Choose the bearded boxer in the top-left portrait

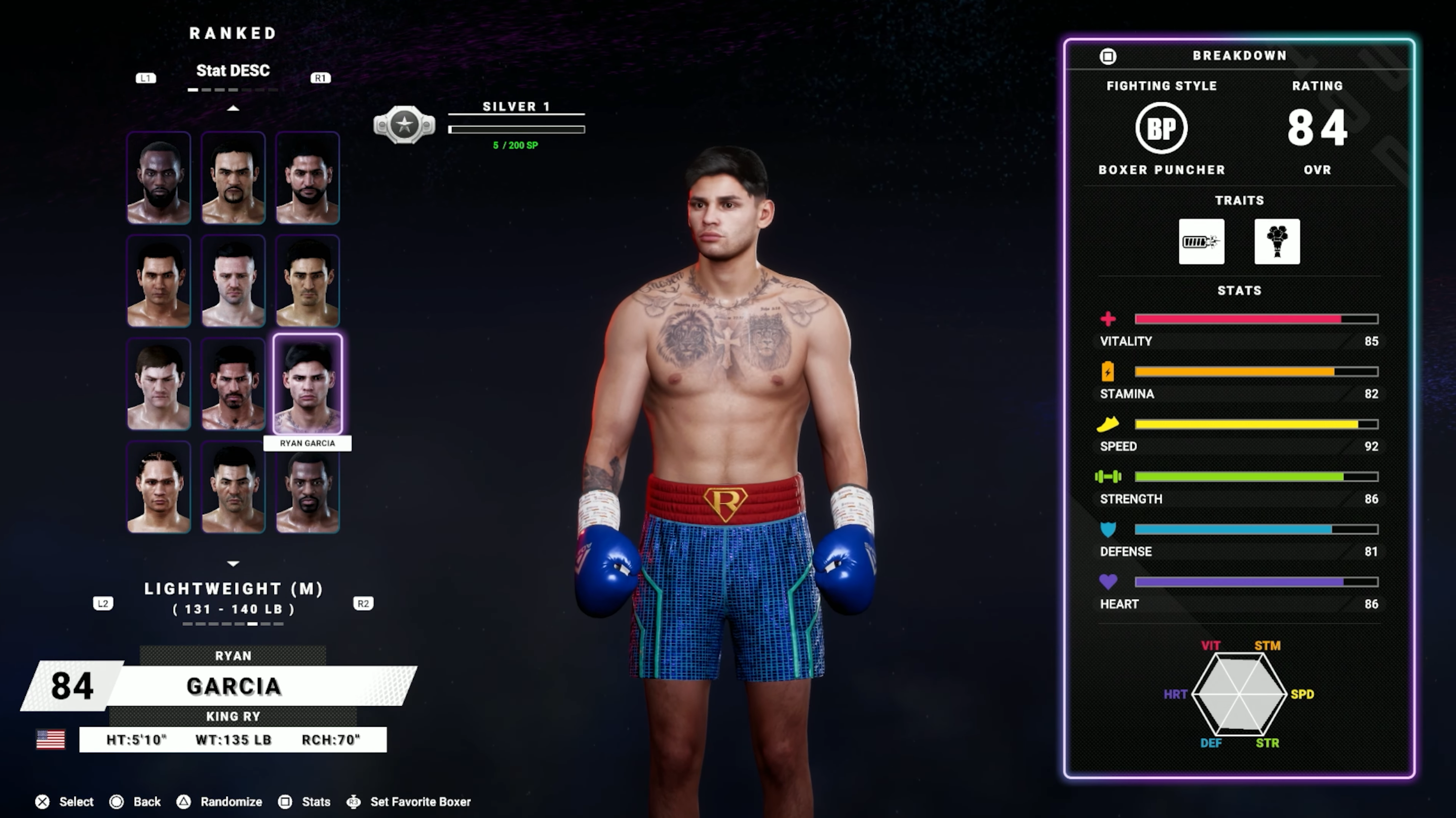[x=159, y=178]
